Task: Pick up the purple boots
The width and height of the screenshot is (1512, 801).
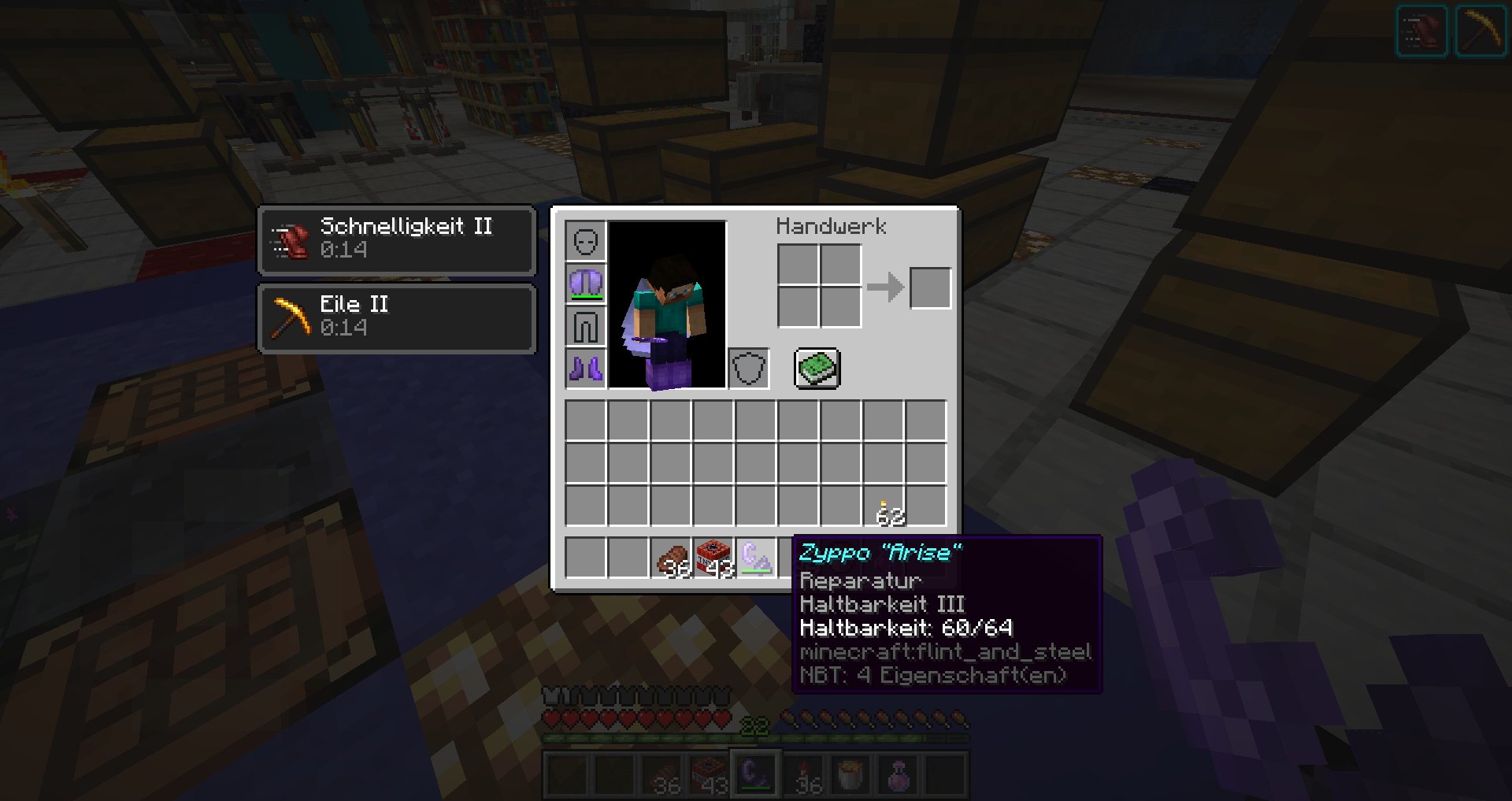Action: (x=585, y=369)
